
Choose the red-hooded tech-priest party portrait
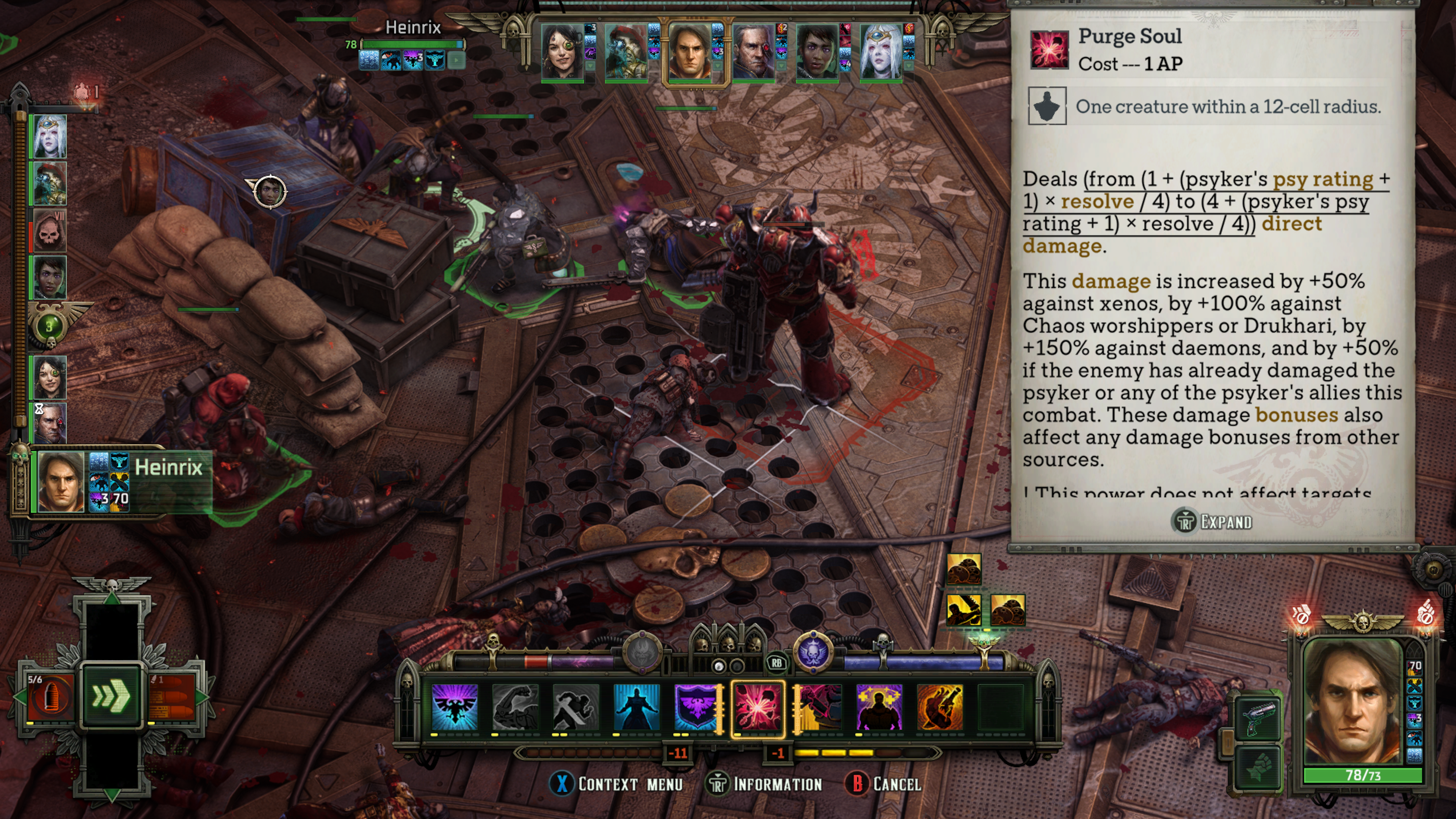point(626,52)
